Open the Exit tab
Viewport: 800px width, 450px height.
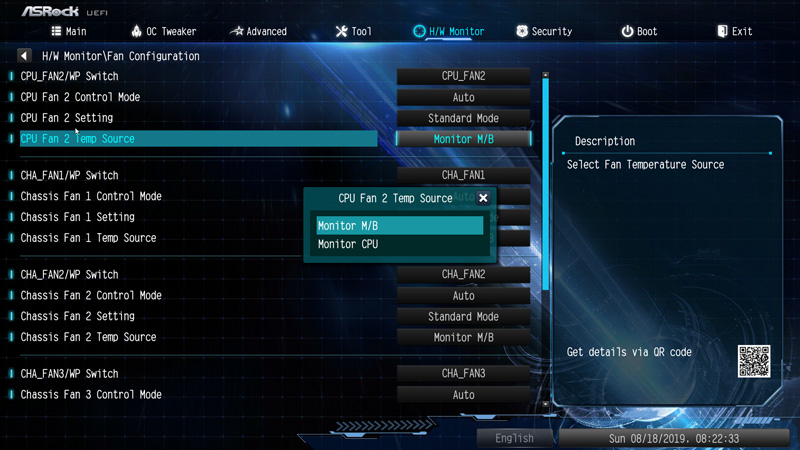click(x=733, y=31)
